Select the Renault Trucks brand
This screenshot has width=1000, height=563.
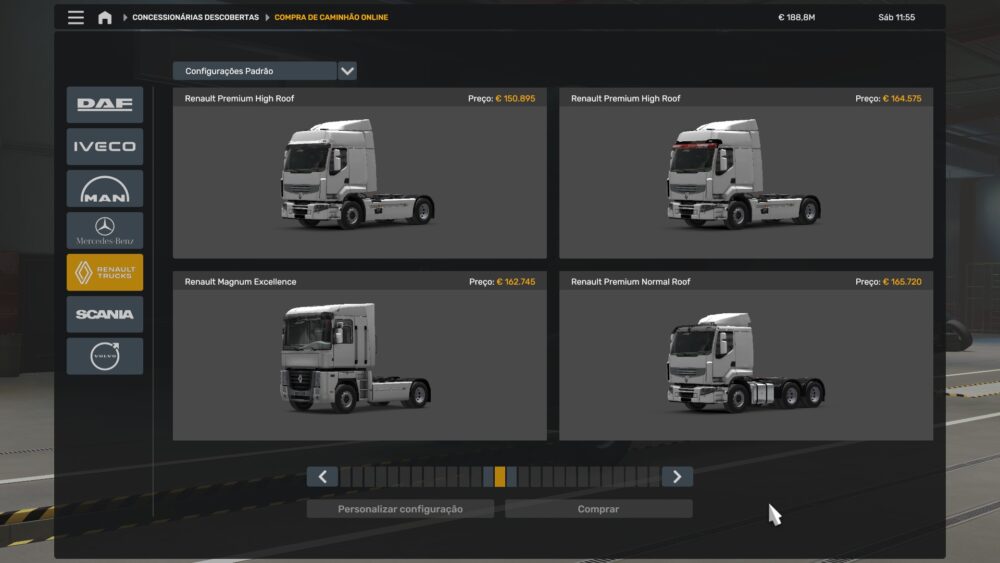point(105,273)
